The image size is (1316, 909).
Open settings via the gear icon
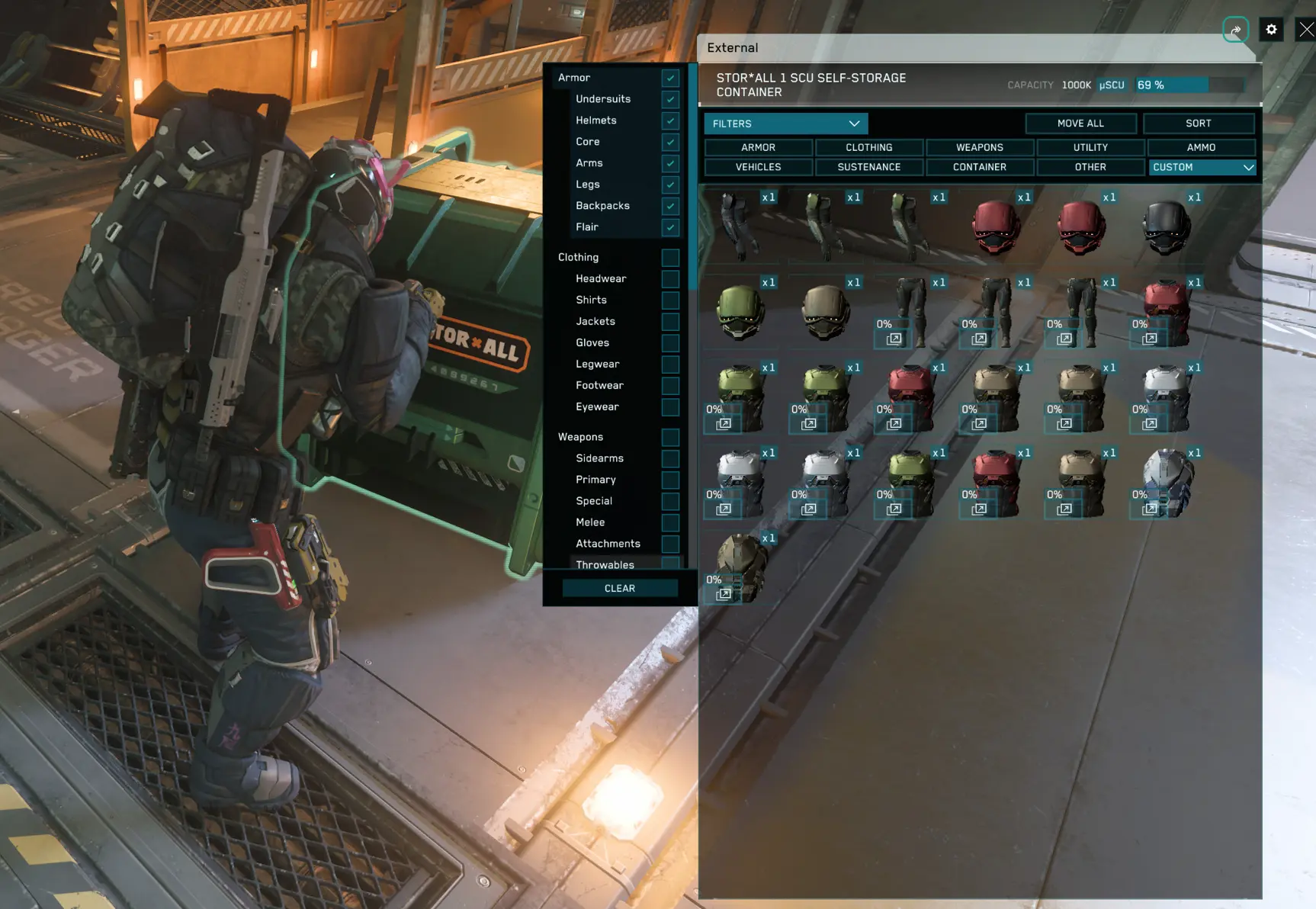point(1271,30)
